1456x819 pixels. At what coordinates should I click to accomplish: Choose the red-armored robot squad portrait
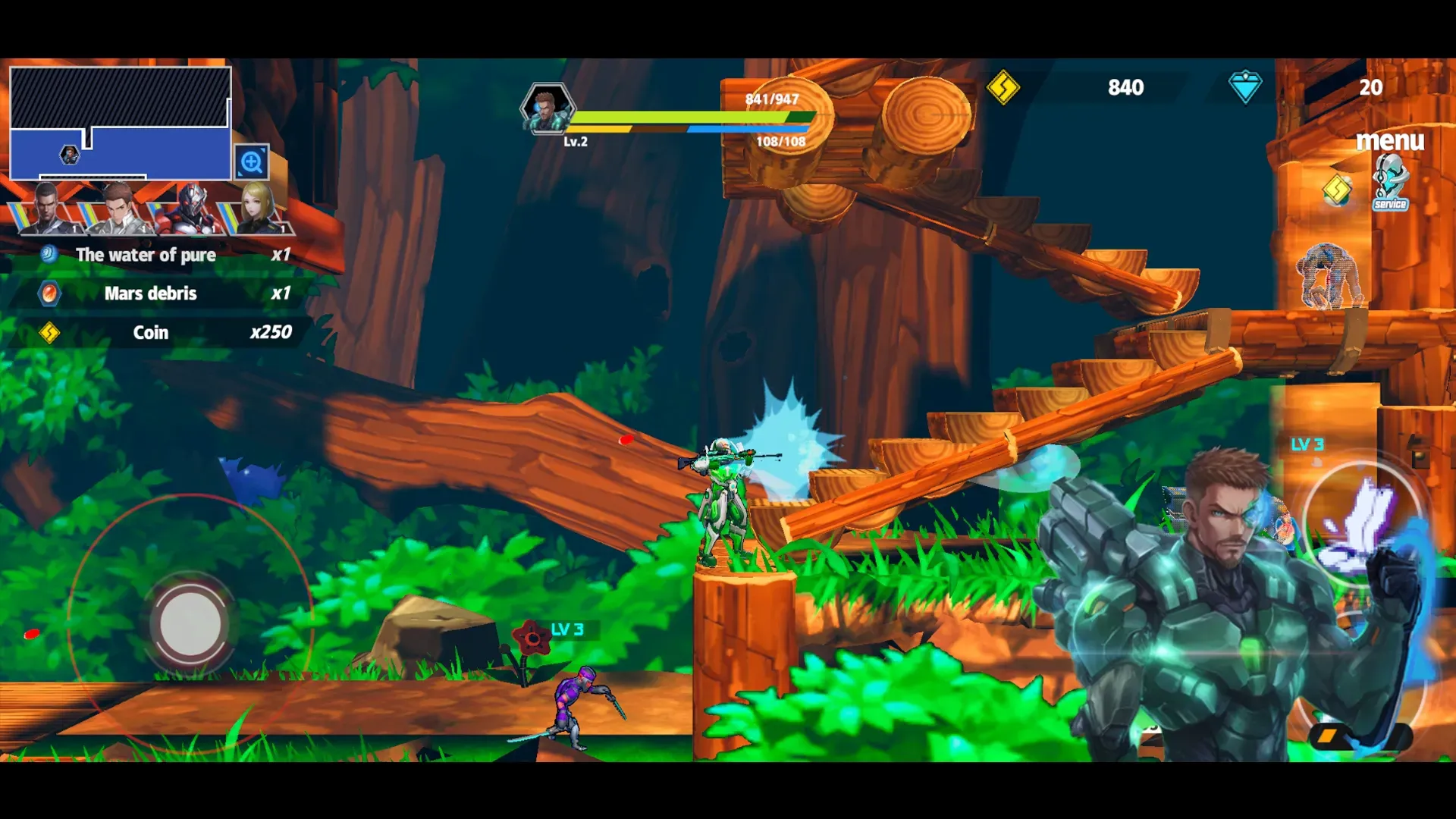coord(191,207)
